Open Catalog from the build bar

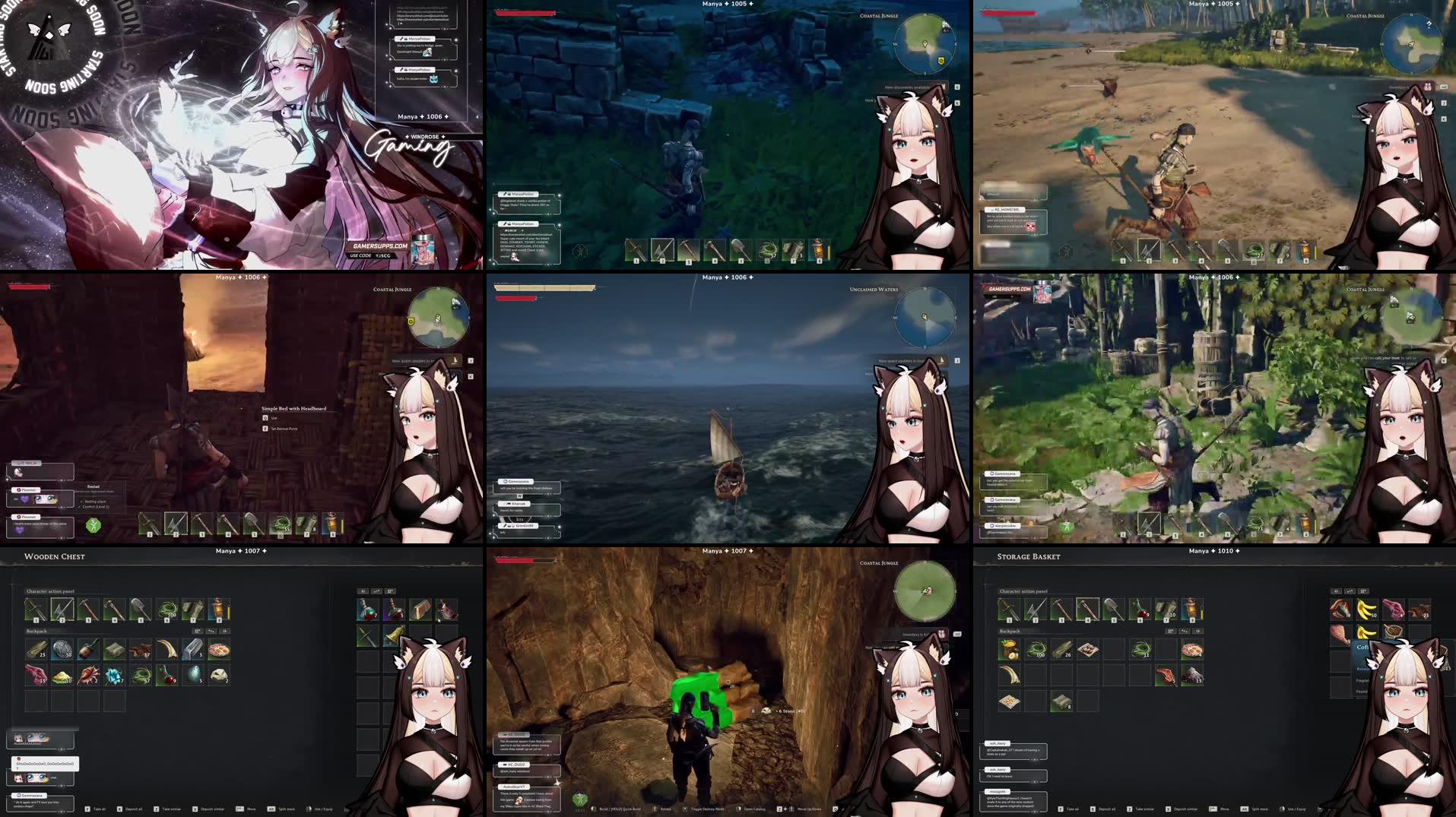(753, 809)
